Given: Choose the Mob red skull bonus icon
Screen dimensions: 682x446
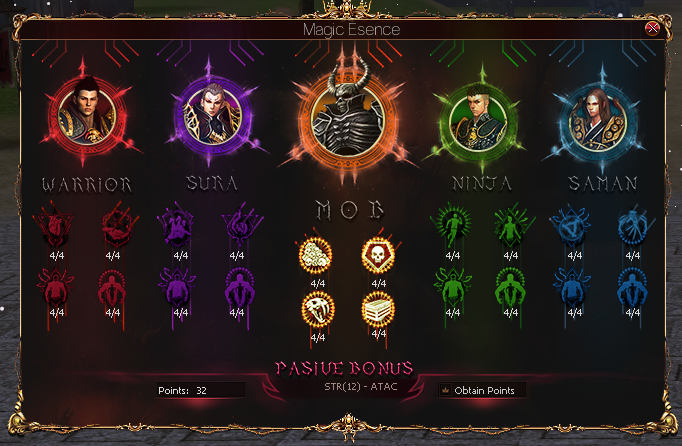Looking at the screenshot, I should pos(377,254).
